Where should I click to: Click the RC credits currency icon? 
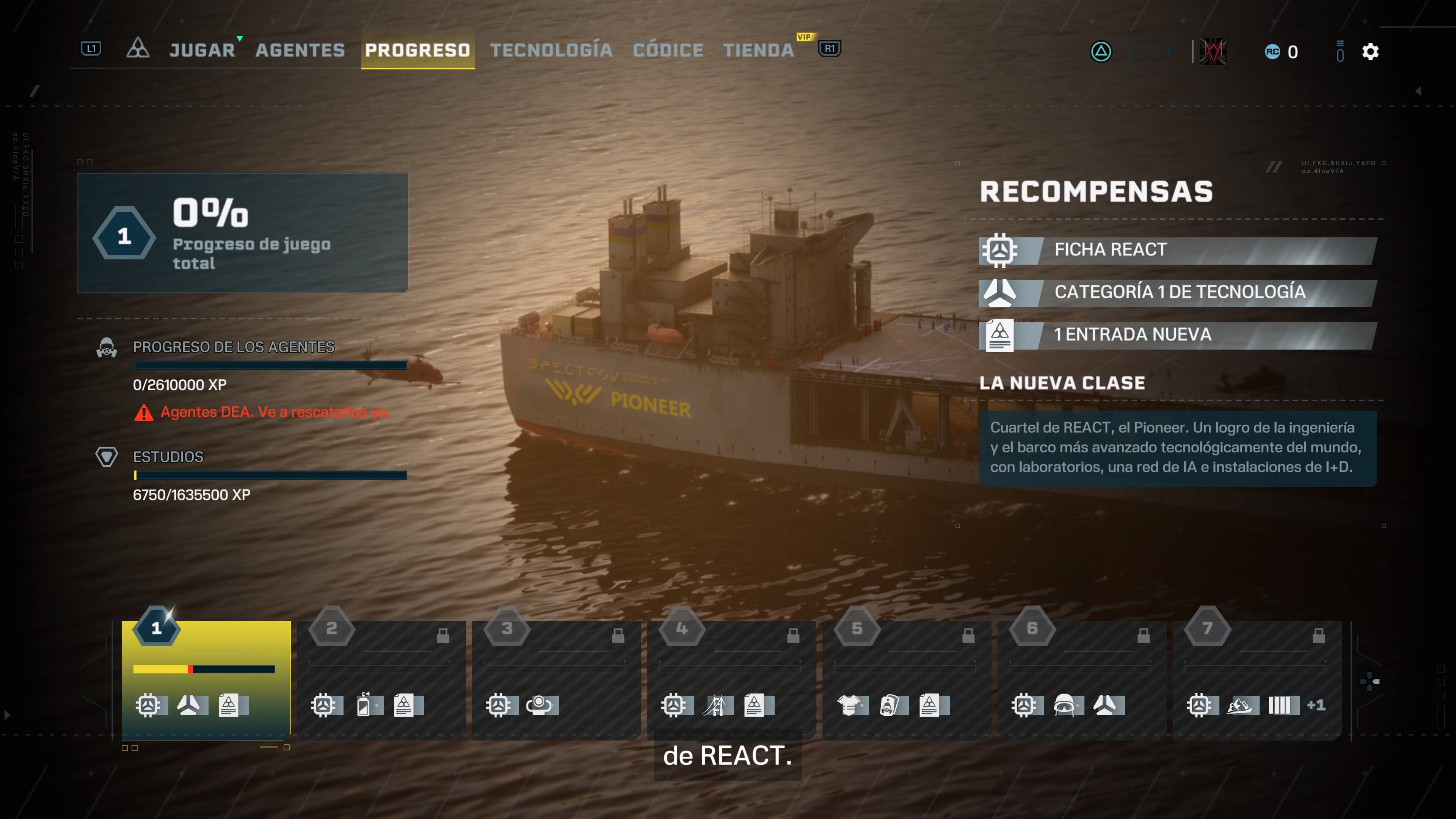pyautogui.click(x=1272, y=52)
